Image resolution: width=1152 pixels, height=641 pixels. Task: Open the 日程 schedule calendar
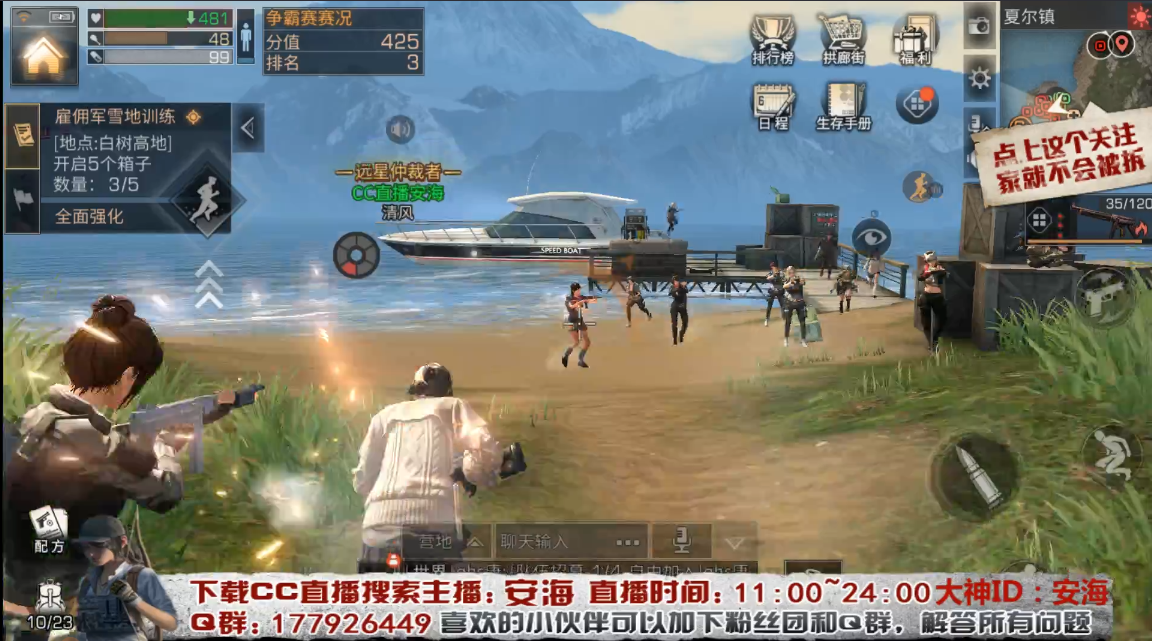773,106
